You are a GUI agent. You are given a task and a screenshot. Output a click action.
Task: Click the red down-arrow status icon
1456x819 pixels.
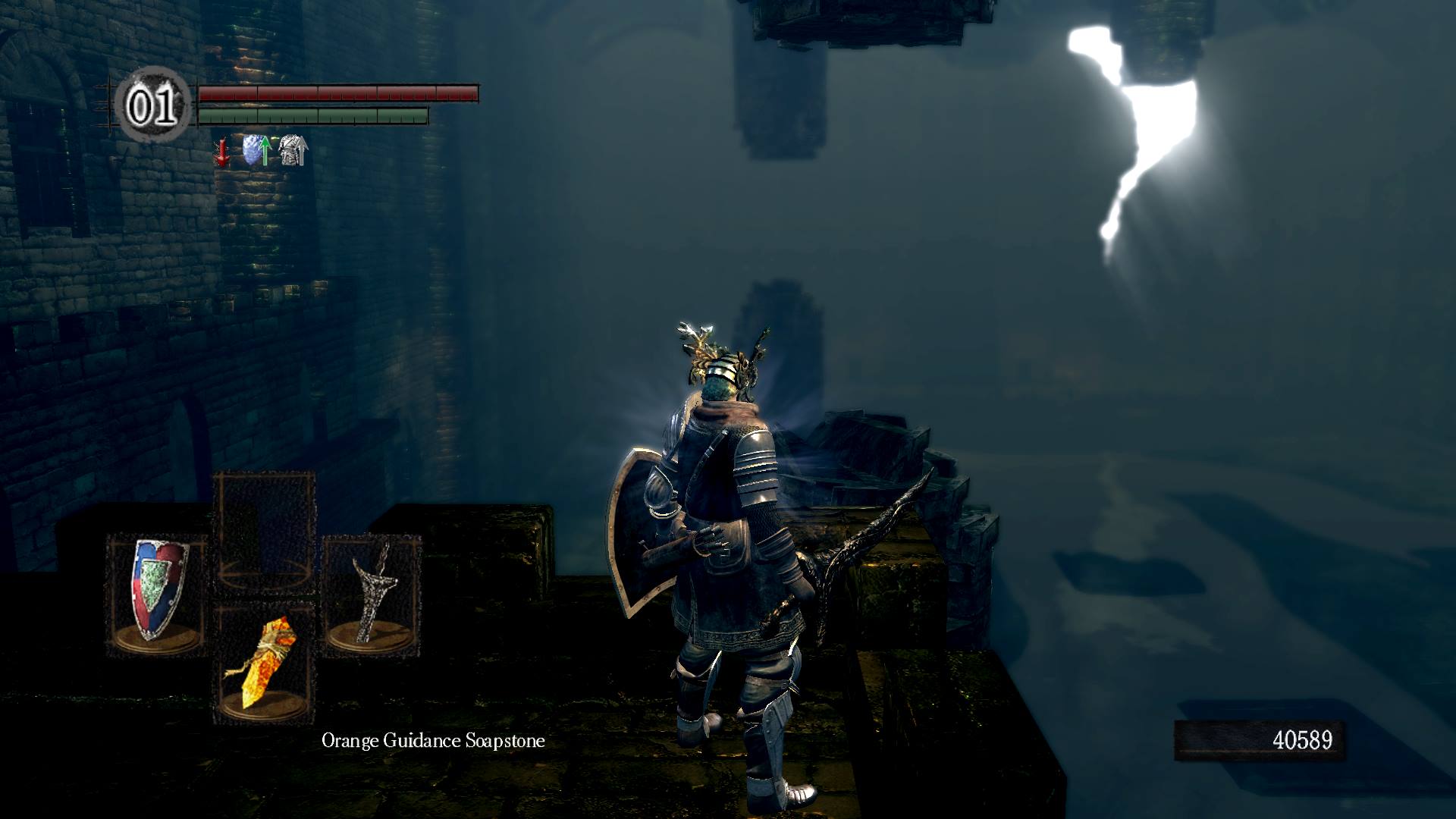(222, 152)
